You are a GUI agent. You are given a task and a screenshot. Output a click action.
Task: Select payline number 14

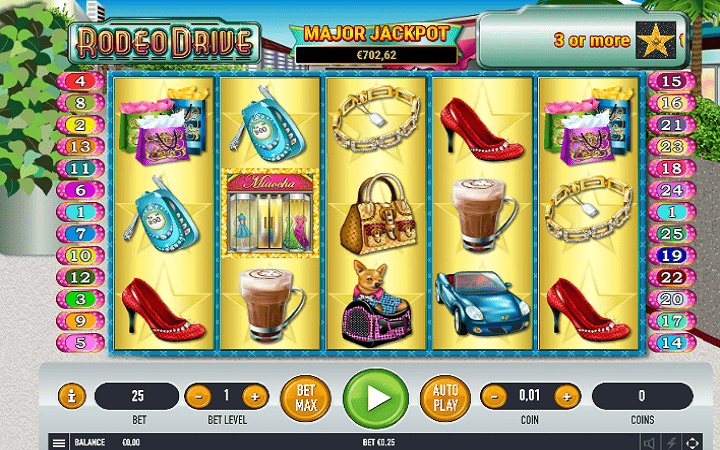click(x=672, y=342)
